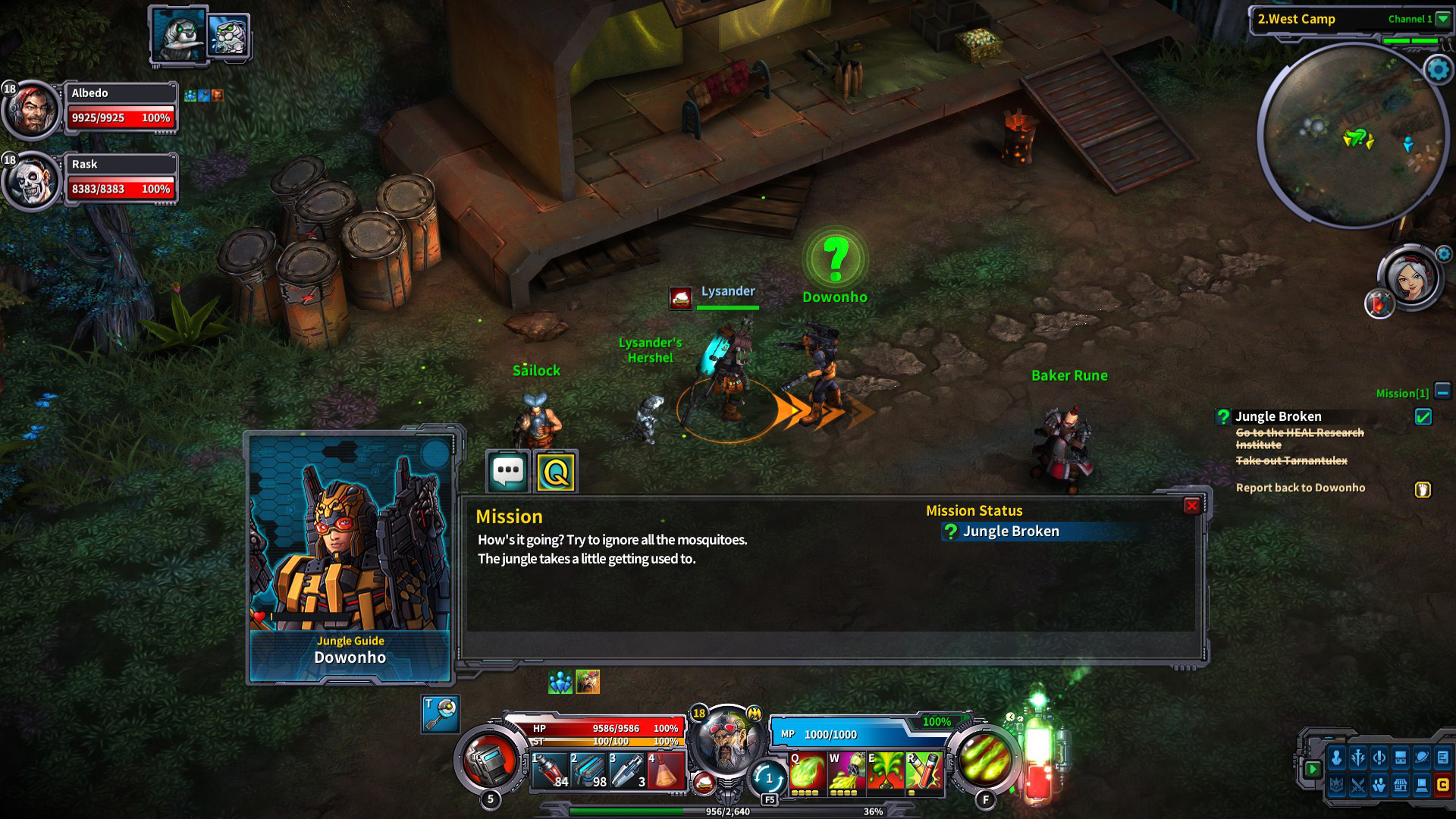
Task: Activate the E green splash skill
Action: [x=885, y=772]
